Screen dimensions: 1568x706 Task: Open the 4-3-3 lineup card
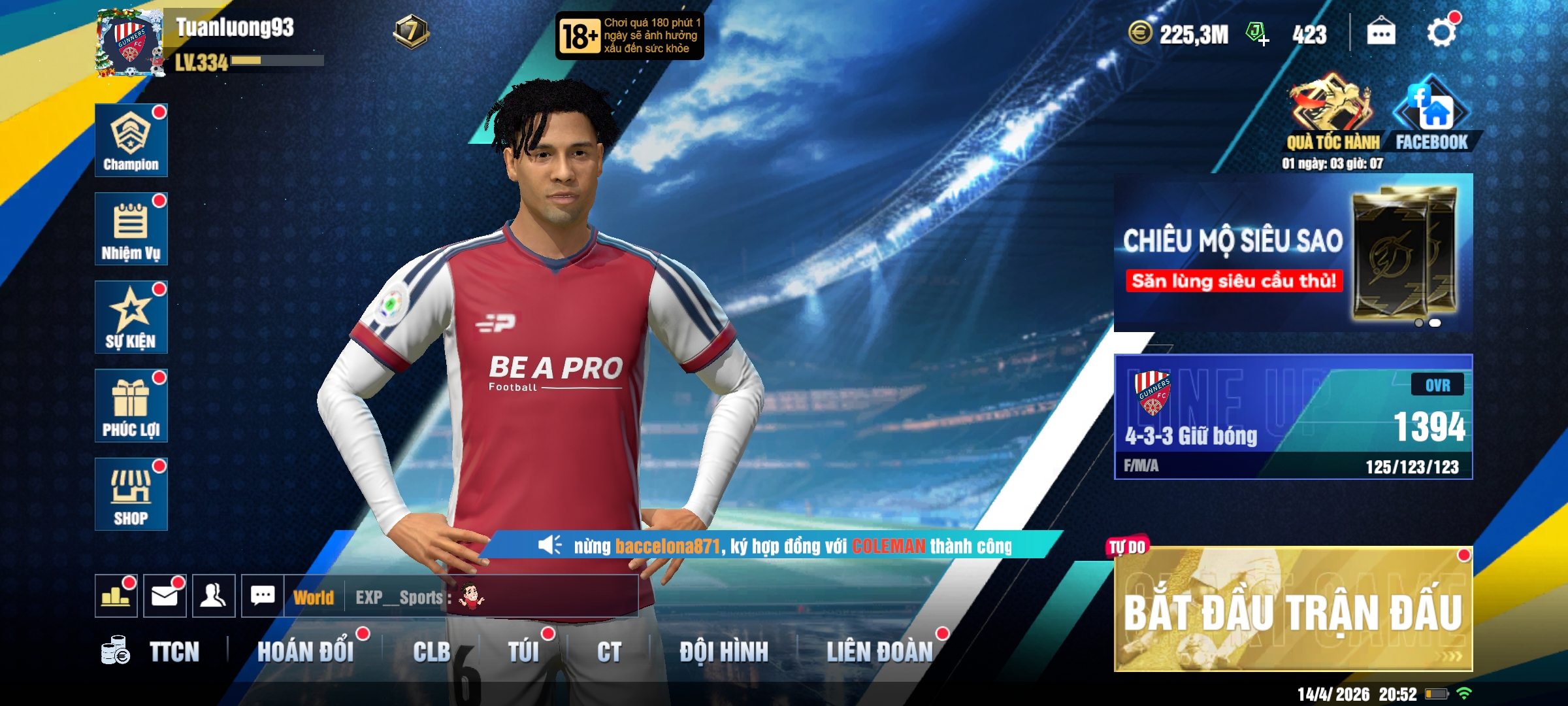point(1293,417)
